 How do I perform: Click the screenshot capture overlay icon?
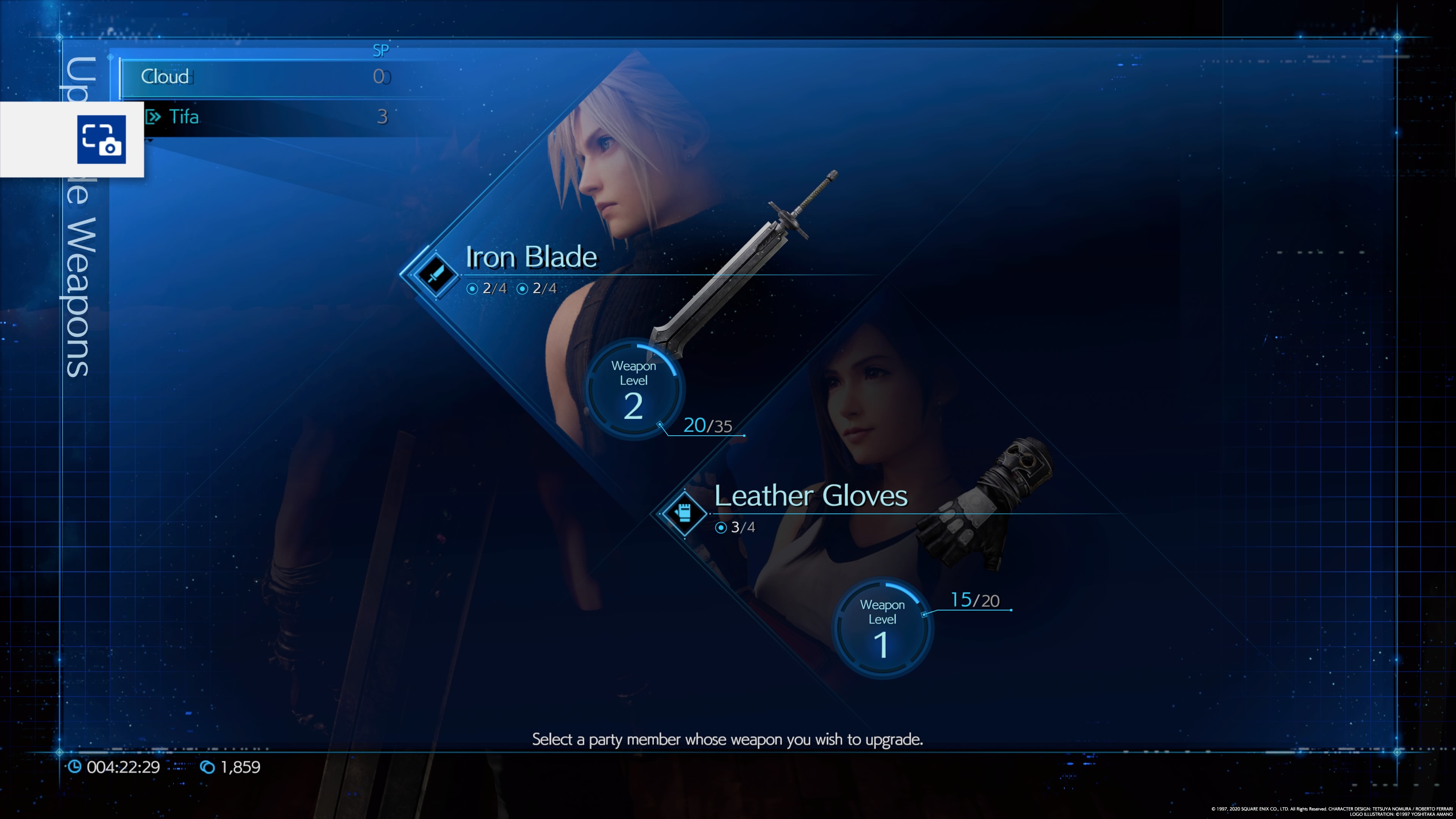[x=102, y=140]
